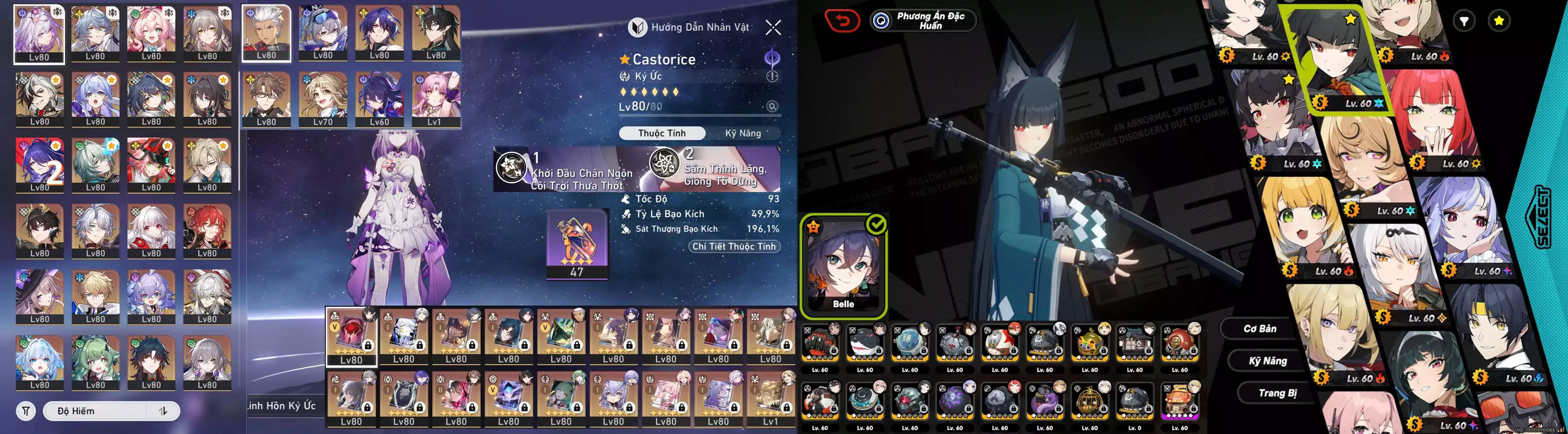Switch to the Kỹ Năng tab beside Thuộc Tính

click(x=742, y=133)
